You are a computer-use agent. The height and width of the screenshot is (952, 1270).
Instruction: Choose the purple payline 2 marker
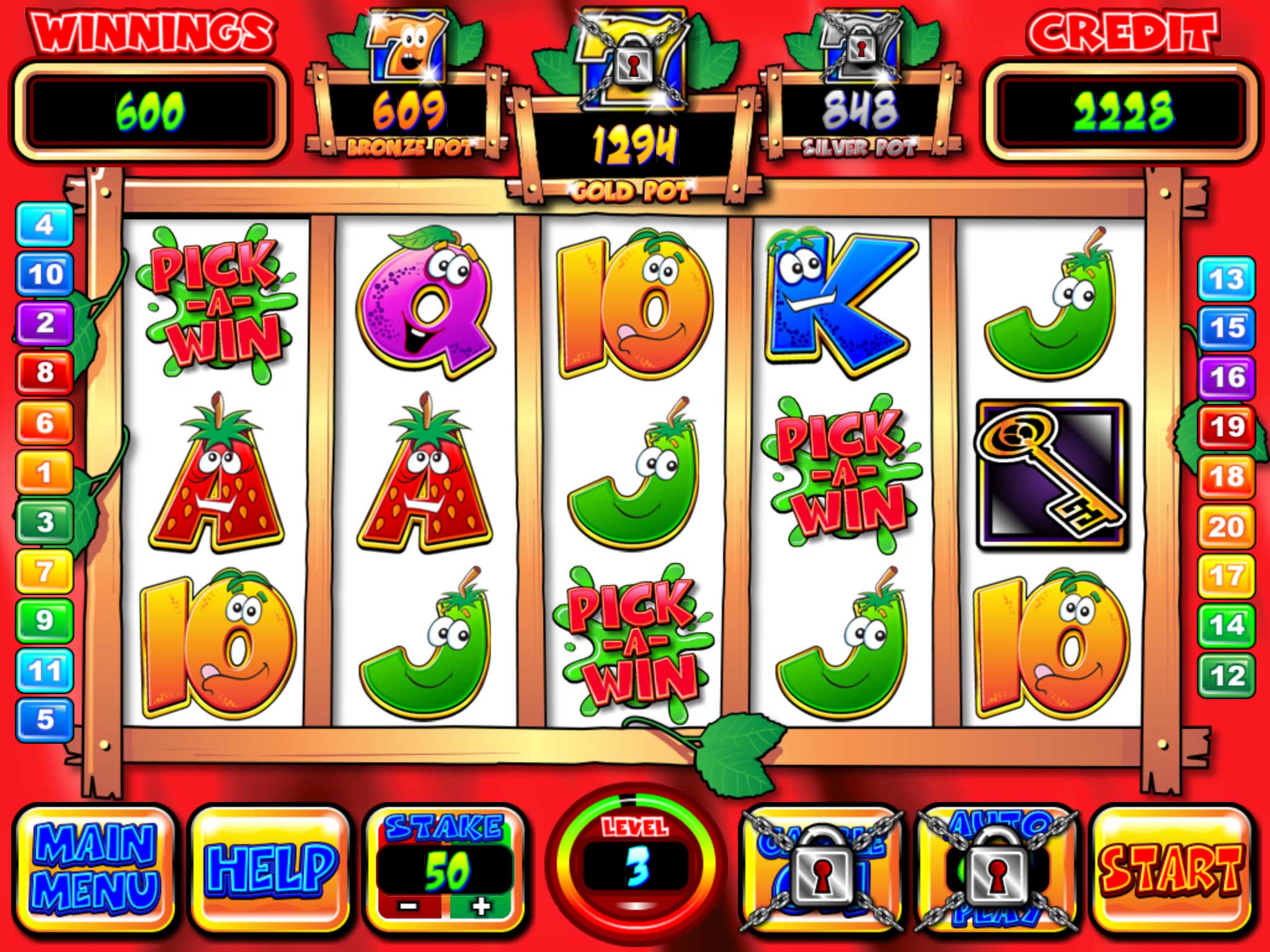click(45, 323)
